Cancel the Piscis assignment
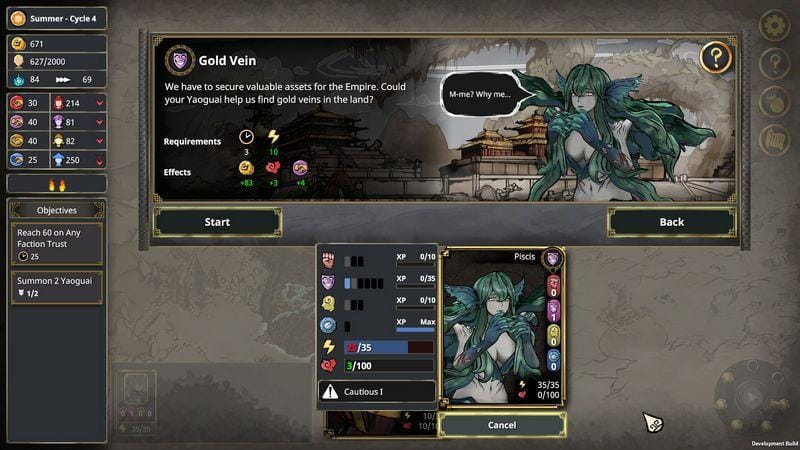Screen dimensions: 800x450 coord(502,425)
